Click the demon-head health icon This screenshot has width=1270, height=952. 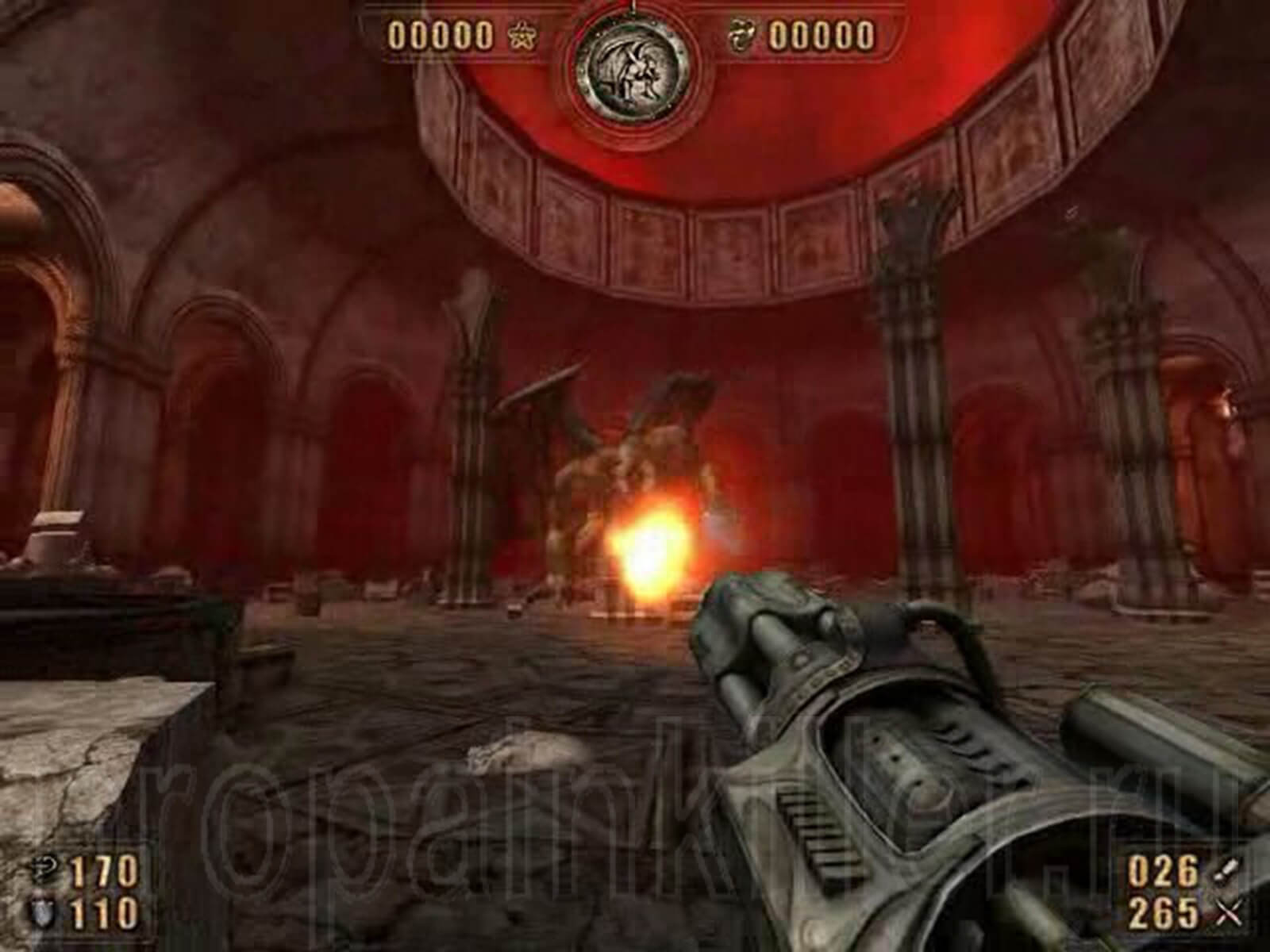(x=46, y=869)
